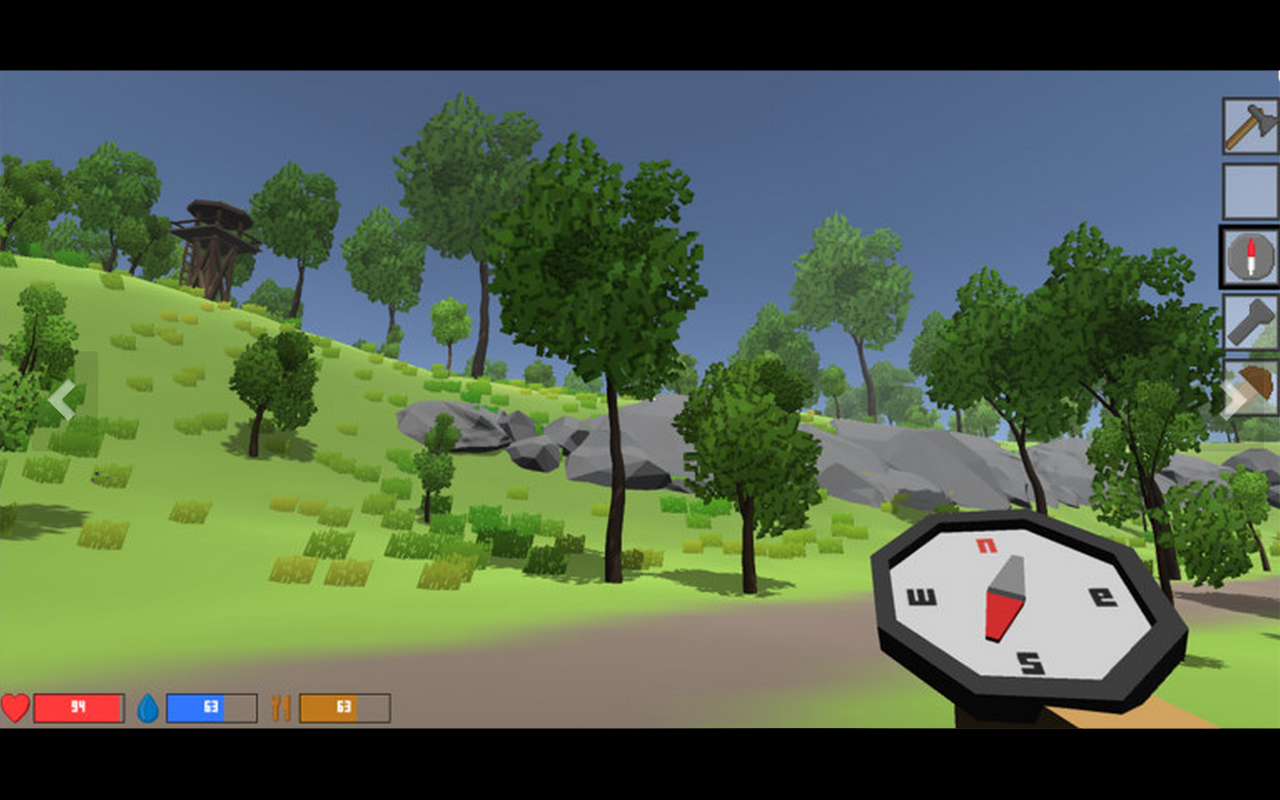Click the S marker on the compass
Image resolution: width=1280 pixels, height=800 pixels.
click(x=1030, y=661)
